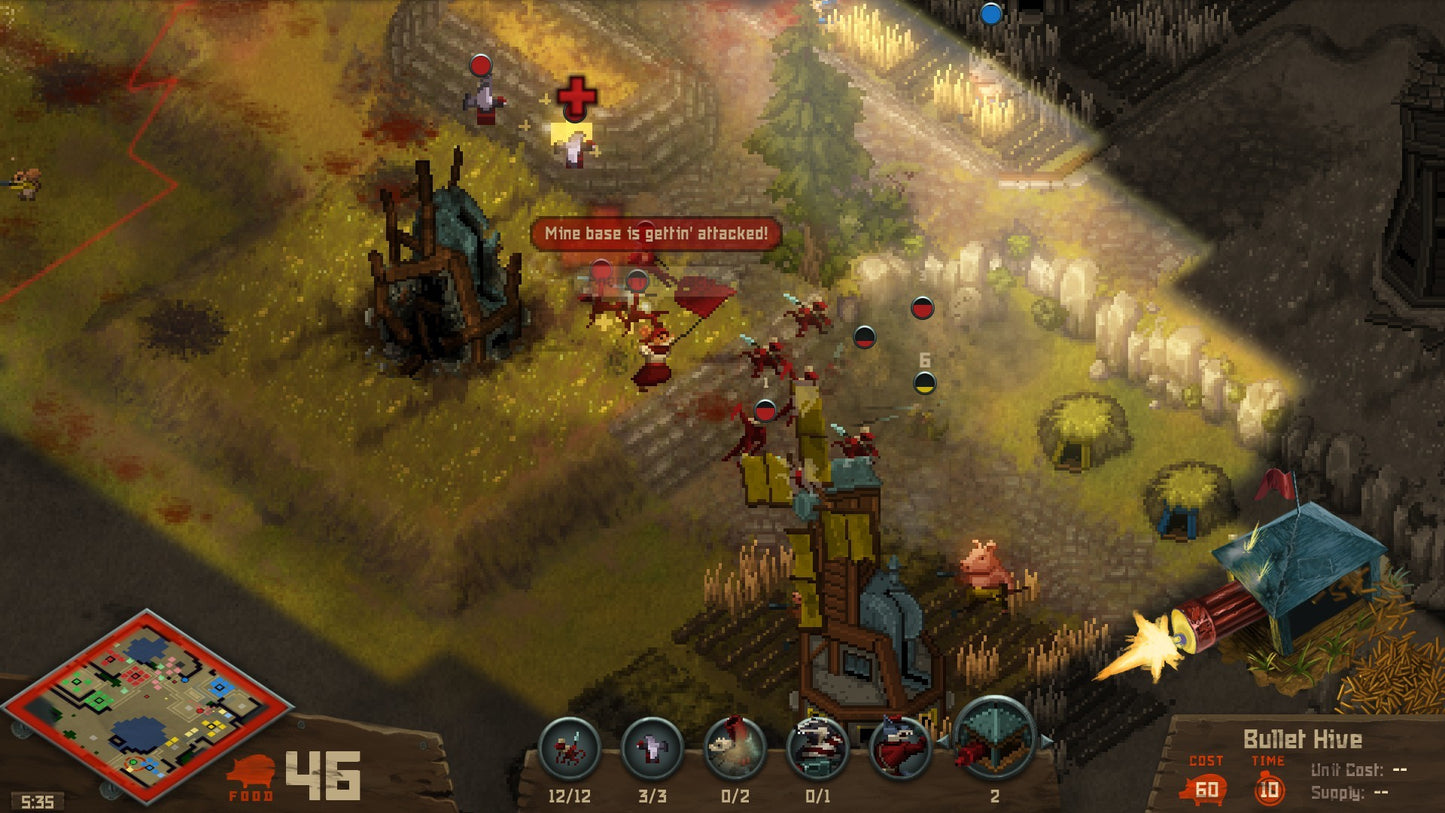The image size is (1445, 813).
Task: Choose the striped badger unit icon showing 0/1
Action: [x=817, y=749]
